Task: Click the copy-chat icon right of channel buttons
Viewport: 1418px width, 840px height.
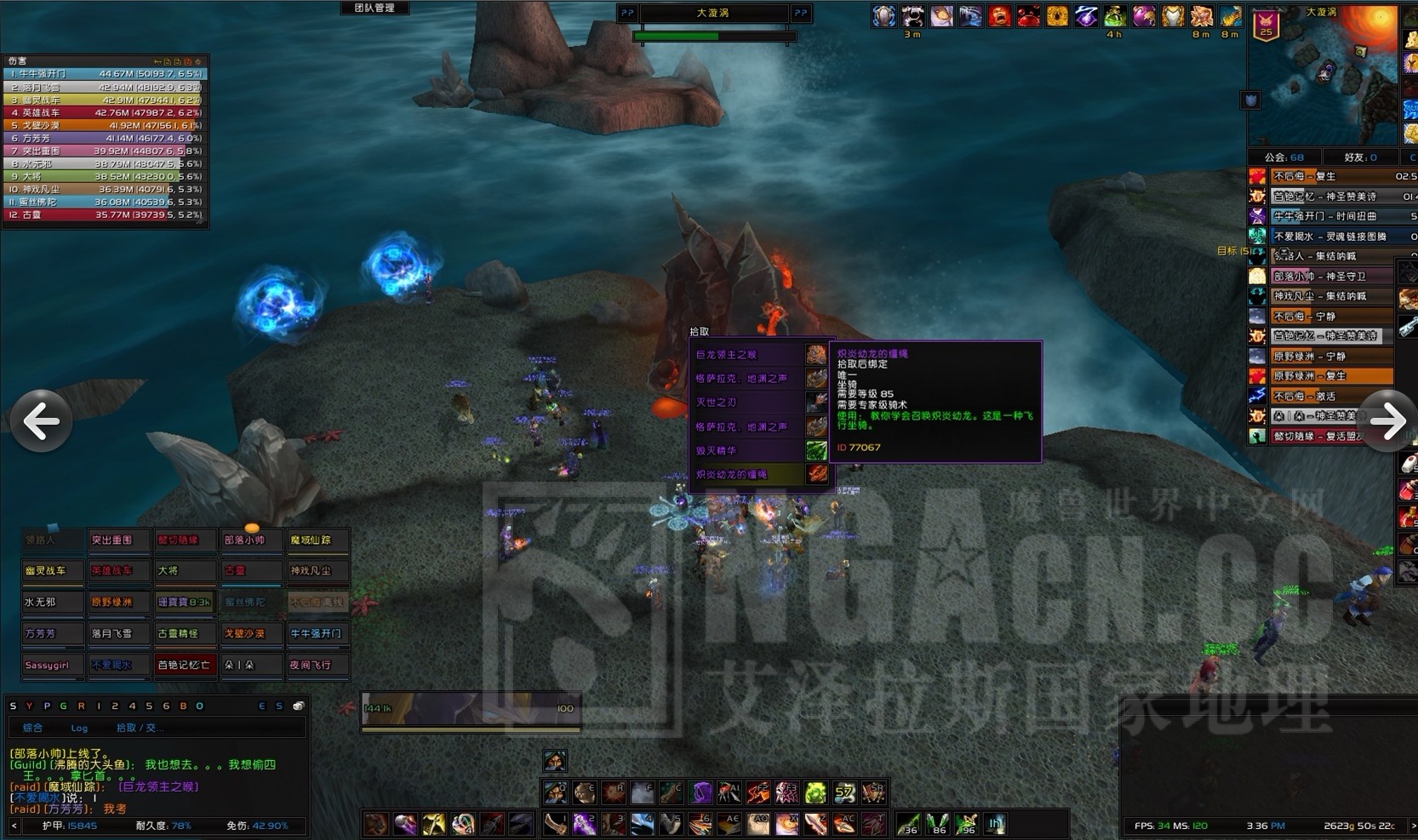Action: coord(298,706)
